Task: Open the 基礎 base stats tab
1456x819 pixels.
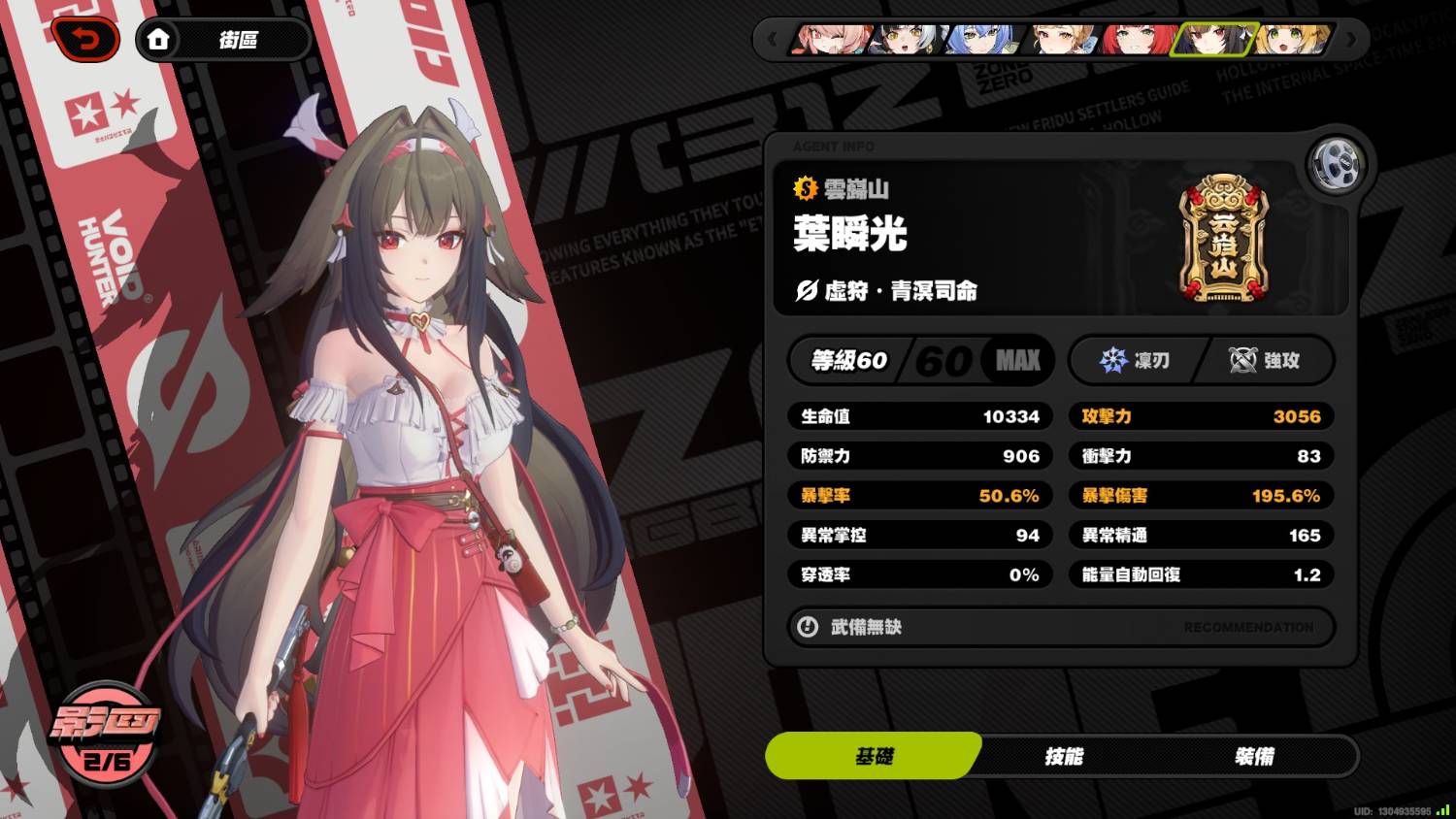Action: (874, 756)
